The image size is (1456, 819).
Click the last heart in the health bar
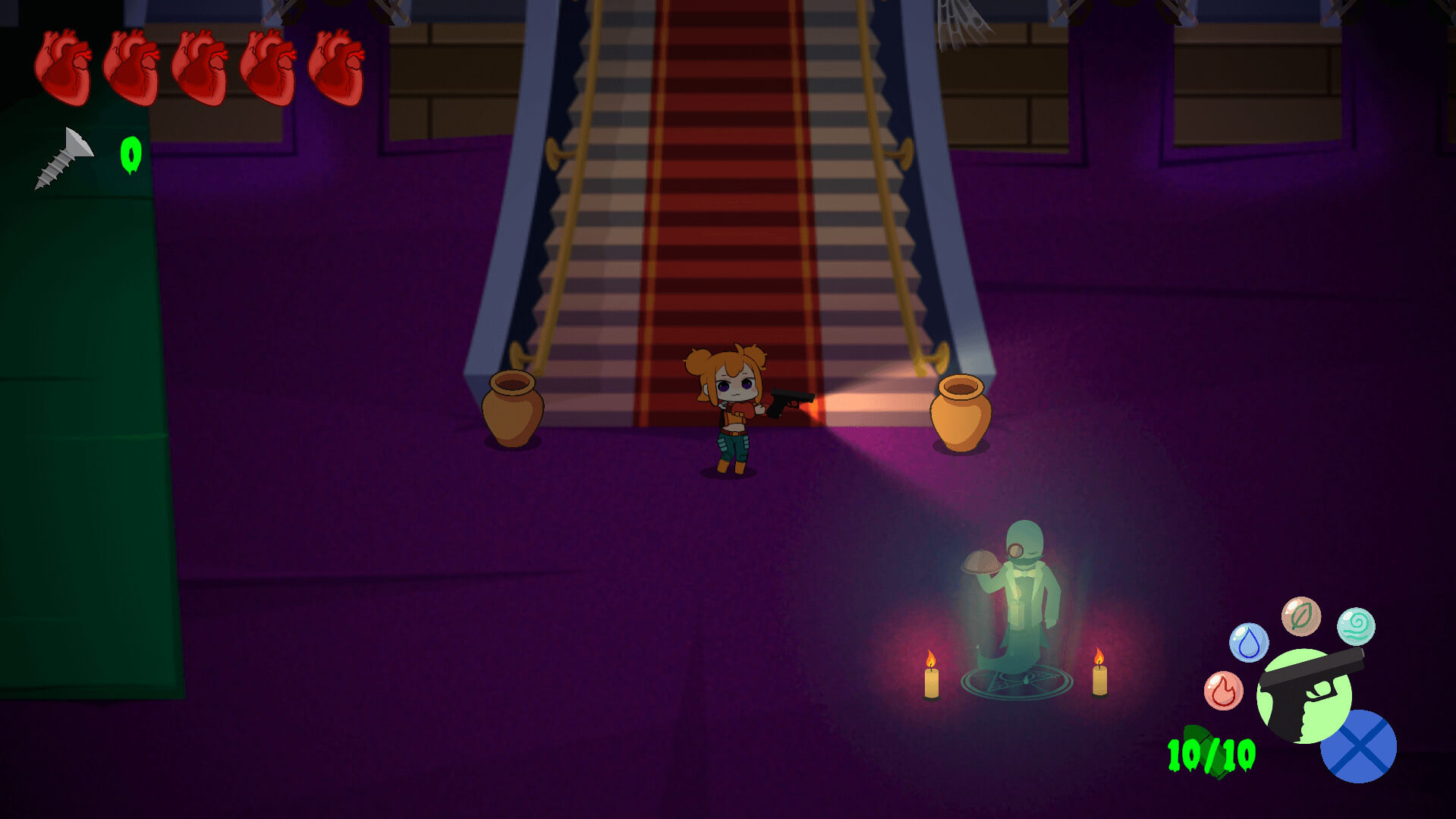click(337, 67)
